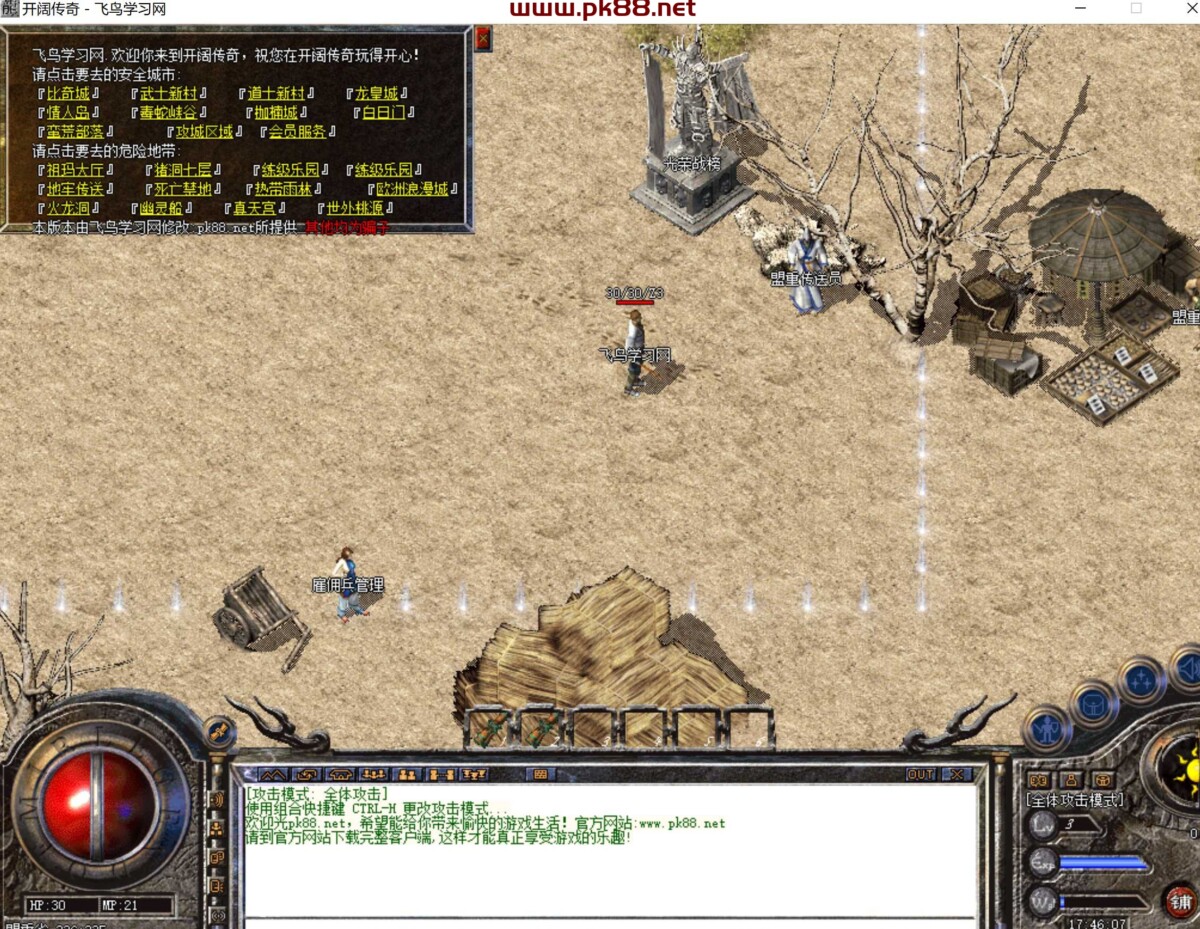Choose the 武士新村 destination link
Image resolution: width=1200 pixels, height=929 pixels.
pyautogui.click(x=168, y=94)
